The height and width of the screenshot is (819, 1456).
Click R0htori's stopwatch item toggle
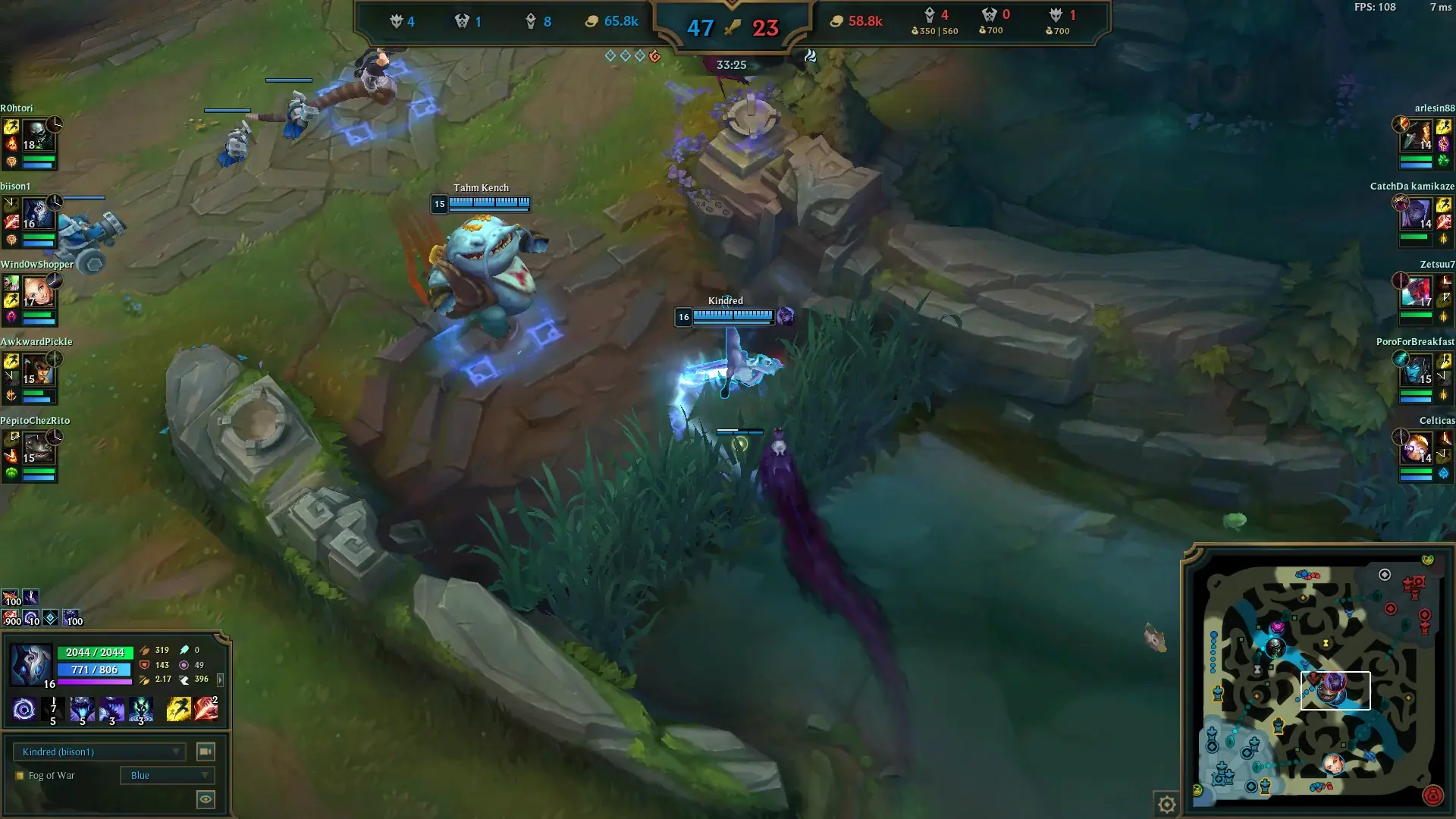(55, 124)
